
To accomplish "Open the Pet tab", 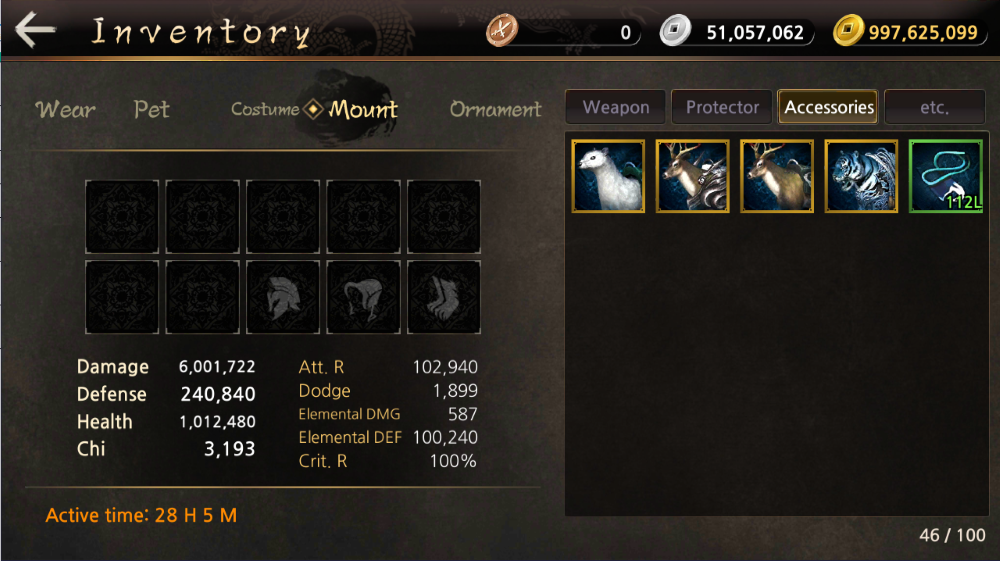I will point(152,109).
